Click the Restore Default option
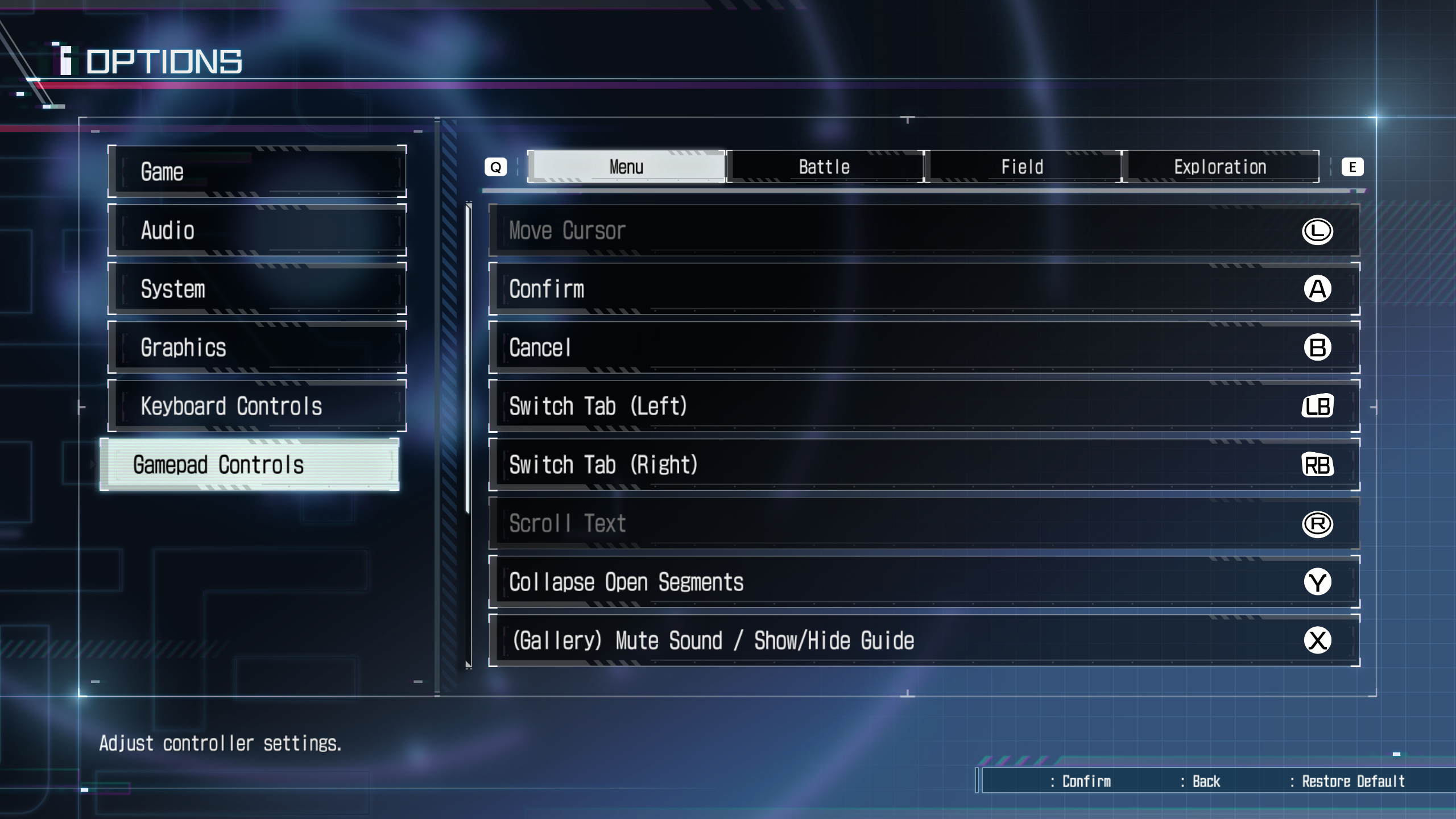The image size is (1456, 819). click(x=1352, y=781)
